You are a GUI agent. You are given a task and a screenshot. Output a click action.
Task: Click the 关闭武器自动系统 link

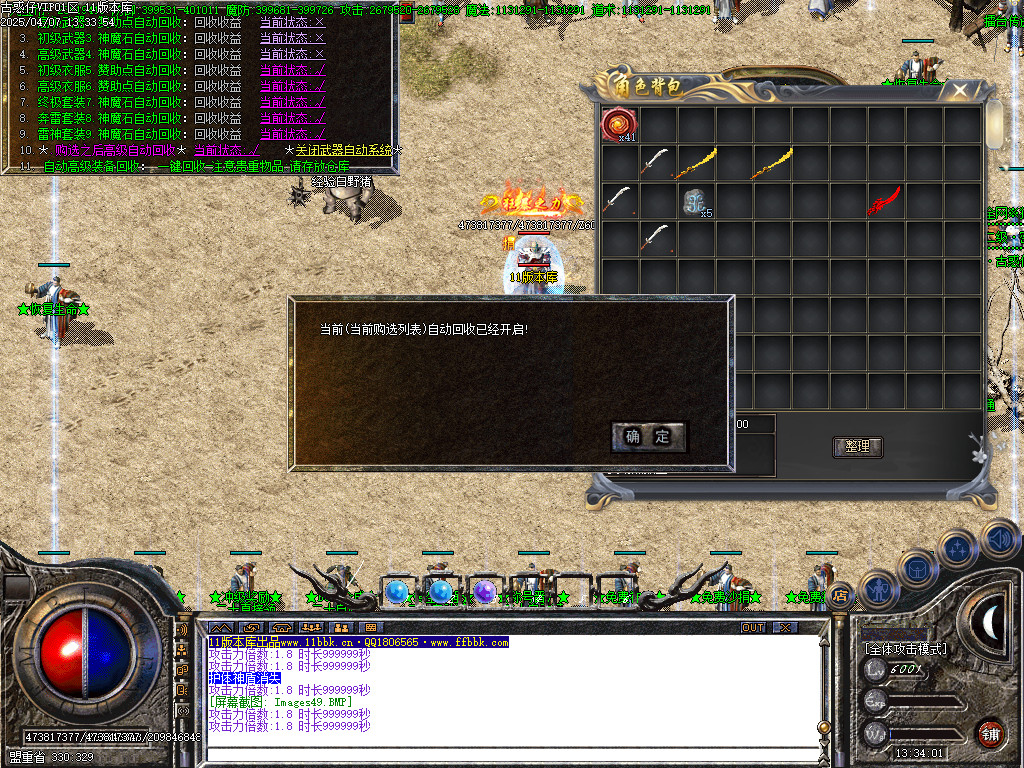tap(344, 150)
